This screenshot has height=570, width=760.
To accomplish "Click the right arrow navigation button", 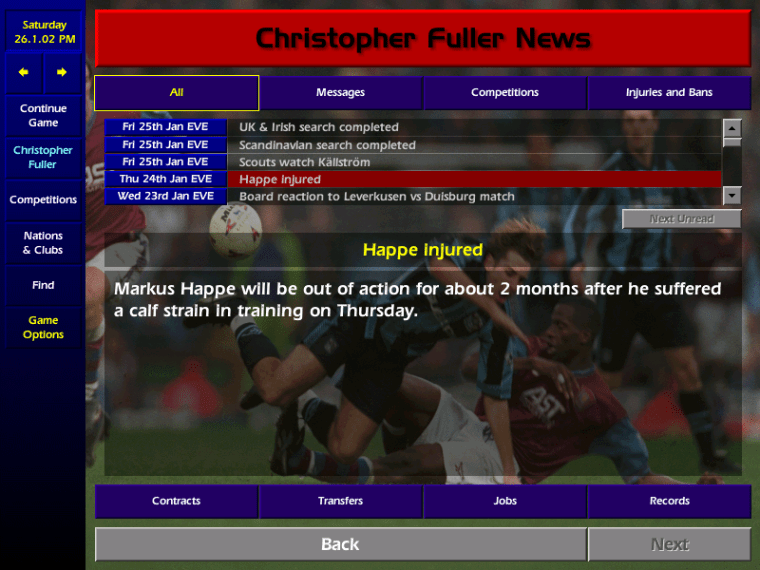I will (x=62, y=72).
